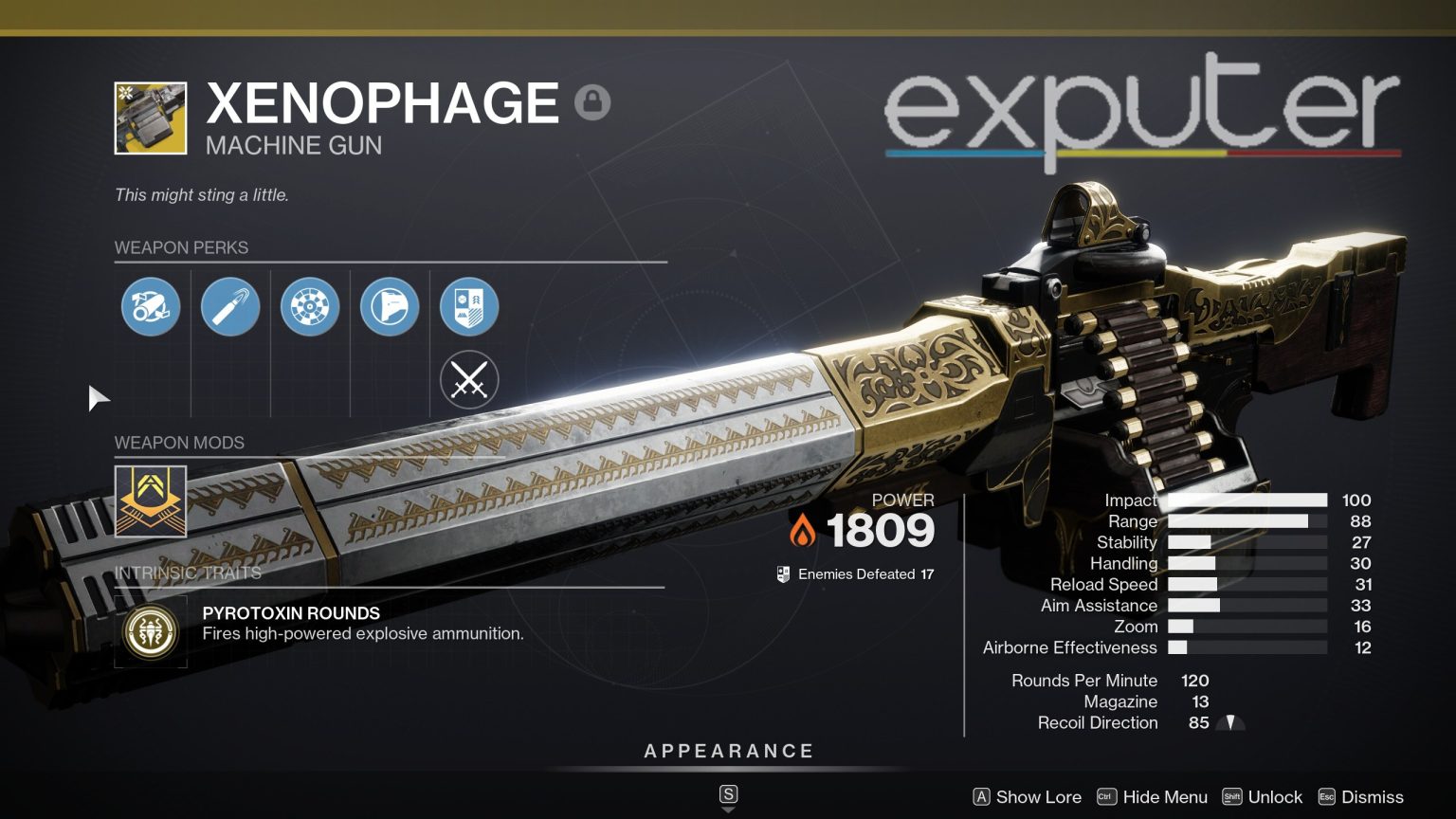This screenshot has height=819, width=1456.
Task: Select the Pyrotoxin Rounds intrinsic trait icon
Action: click(151, 632)
